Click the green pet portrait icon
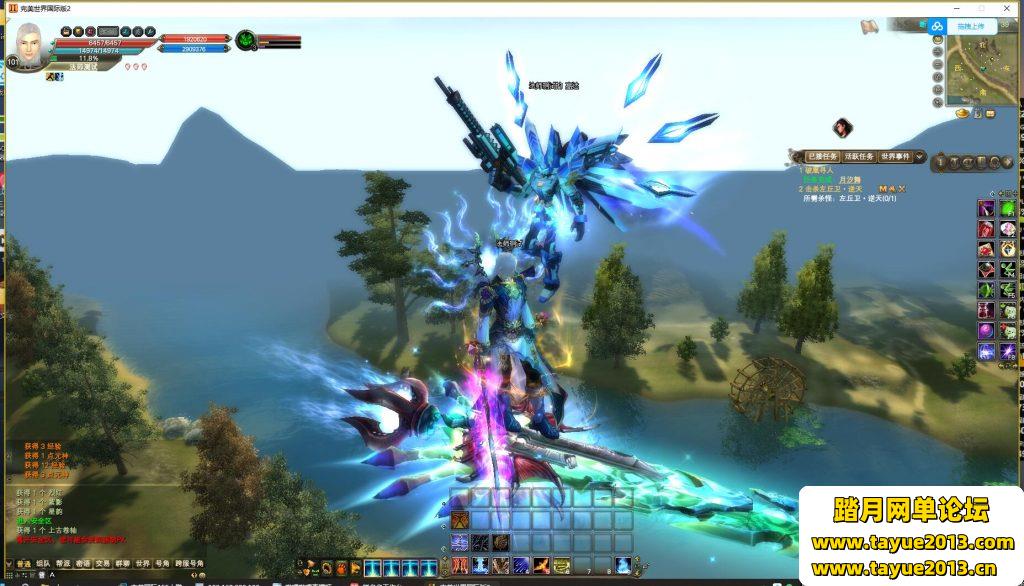 tap(246, 41)
